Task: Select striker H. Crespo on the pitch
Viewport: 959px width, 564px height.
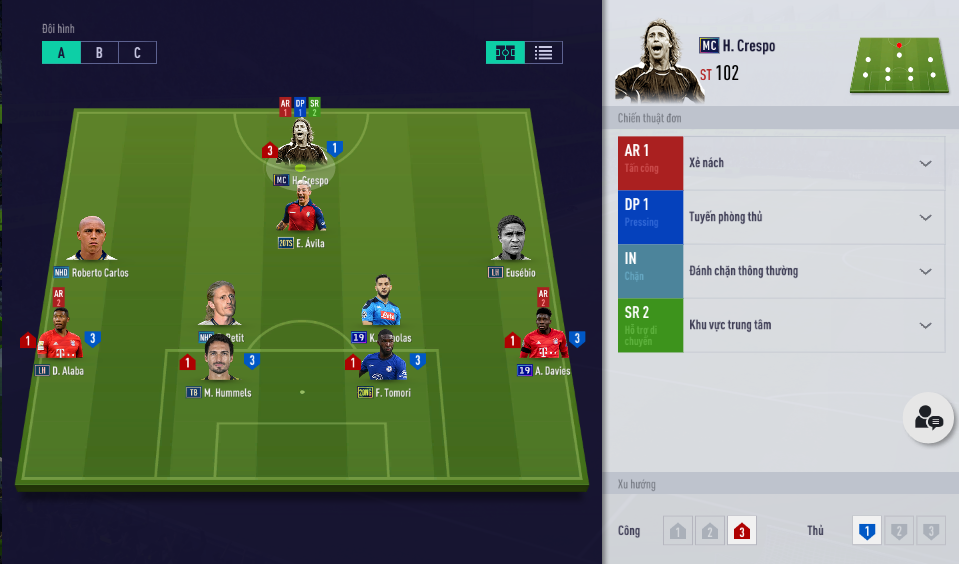Action: pyautogui.click(x=301, y=152)
